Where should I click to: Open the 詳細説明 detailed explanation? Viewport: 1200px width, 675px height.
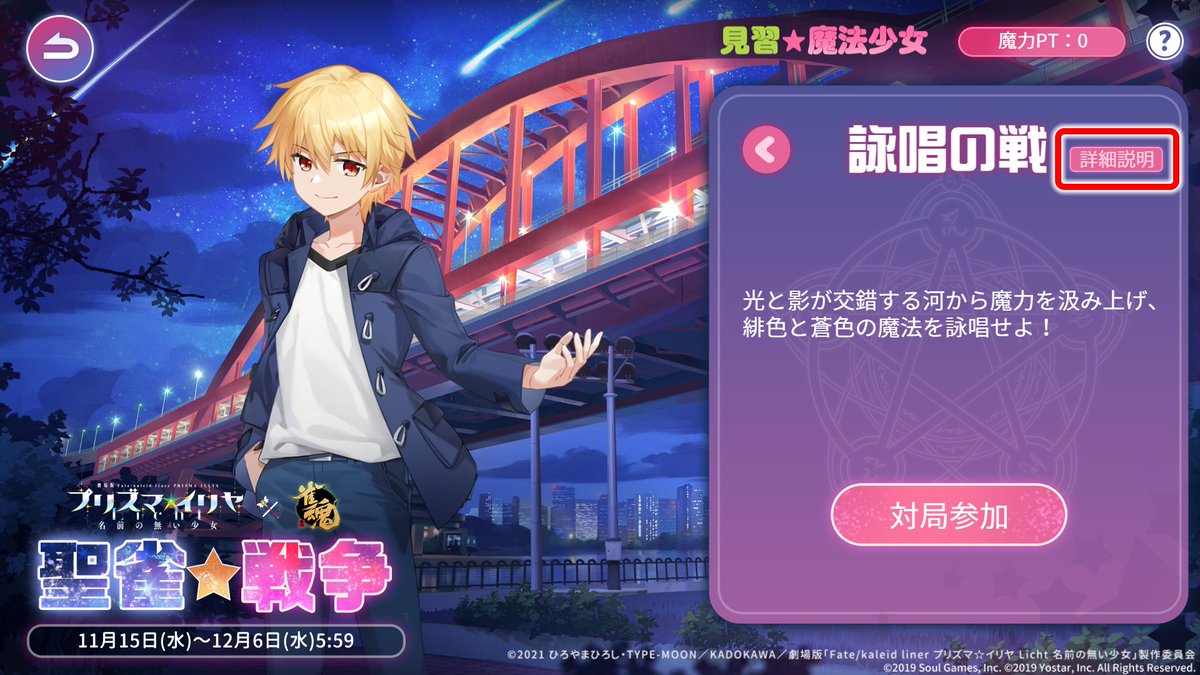click(1116, 160)
